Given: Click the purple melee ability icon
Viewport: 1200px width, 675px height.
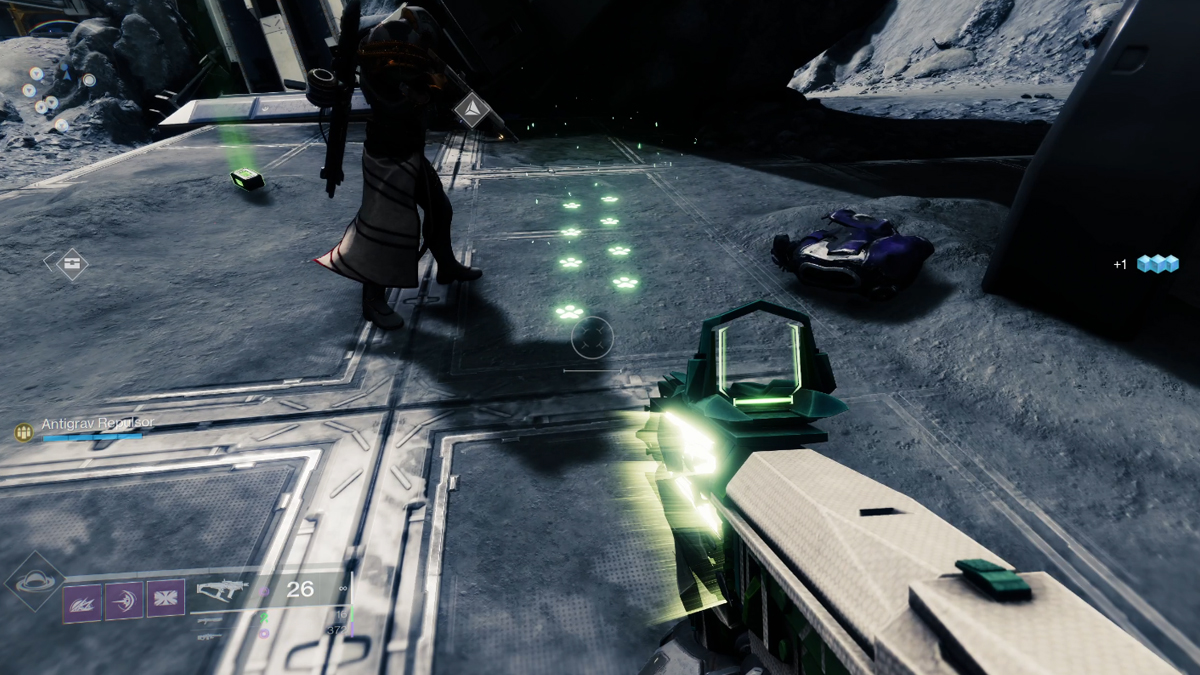Looking at the screenshot, I should click(124, 600).
